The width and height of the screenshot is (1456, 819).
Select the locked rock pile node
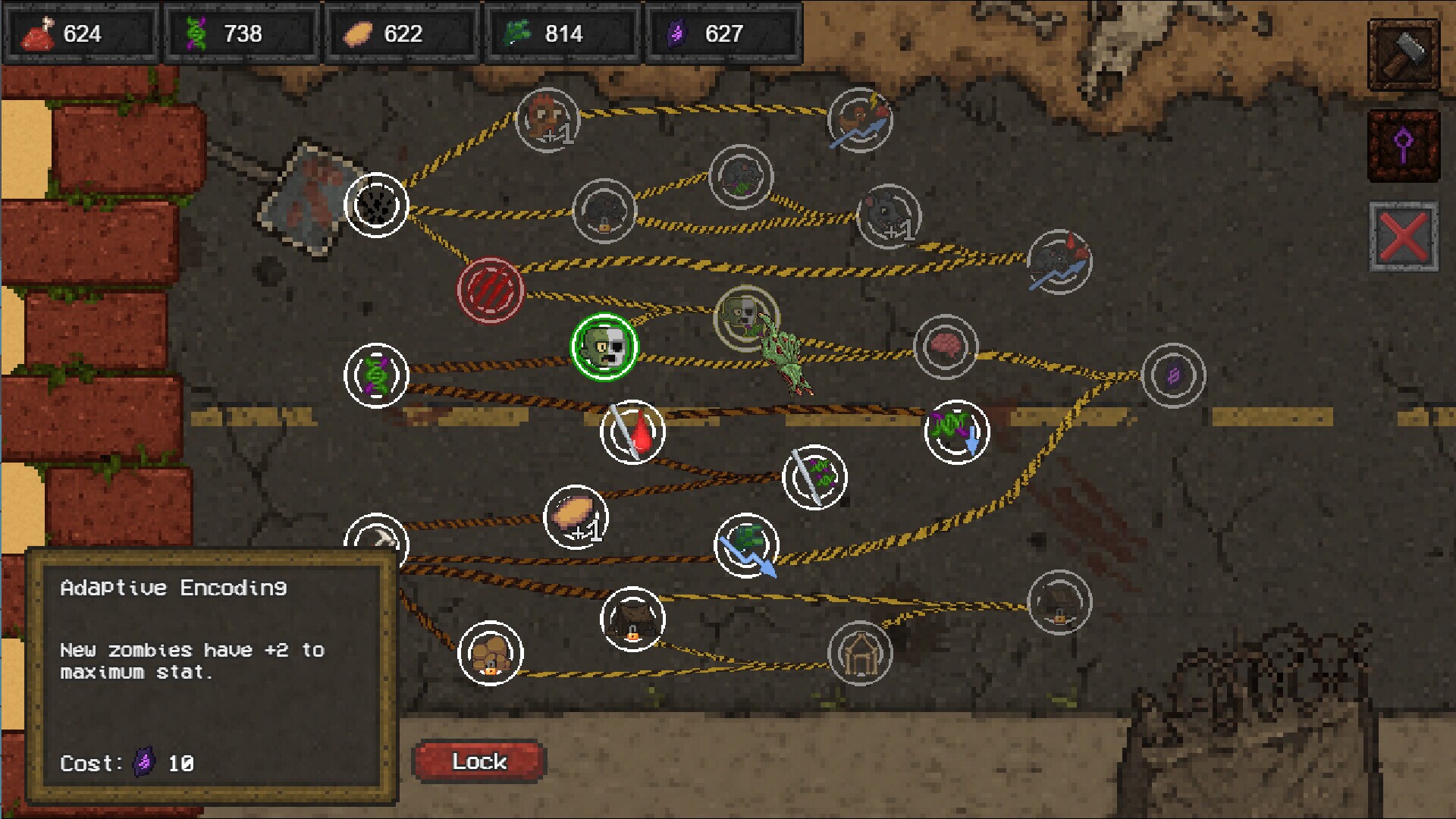point(491,653)
